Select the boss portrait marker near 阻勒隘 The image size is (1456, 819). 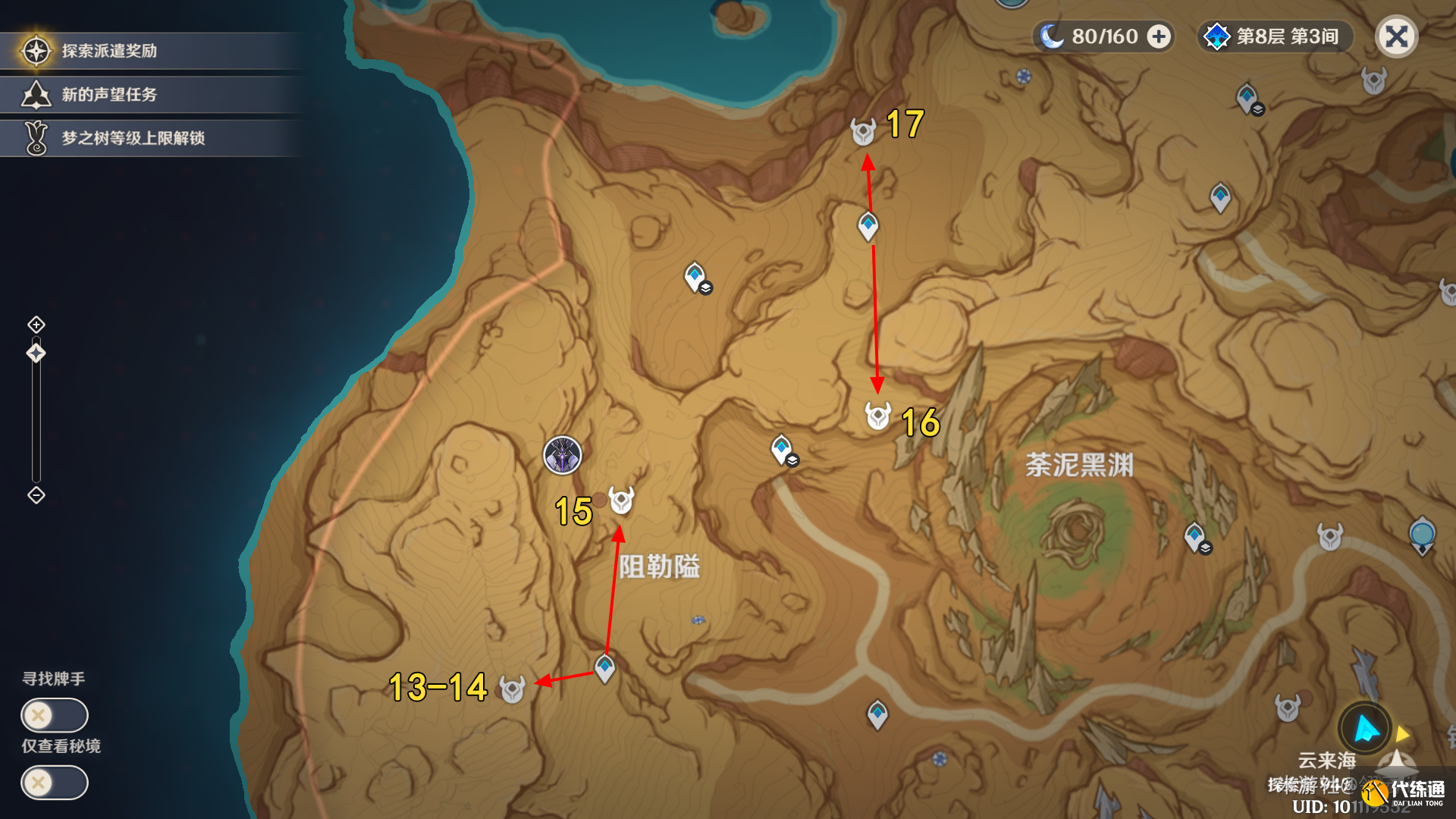click(x=563, y=456)
